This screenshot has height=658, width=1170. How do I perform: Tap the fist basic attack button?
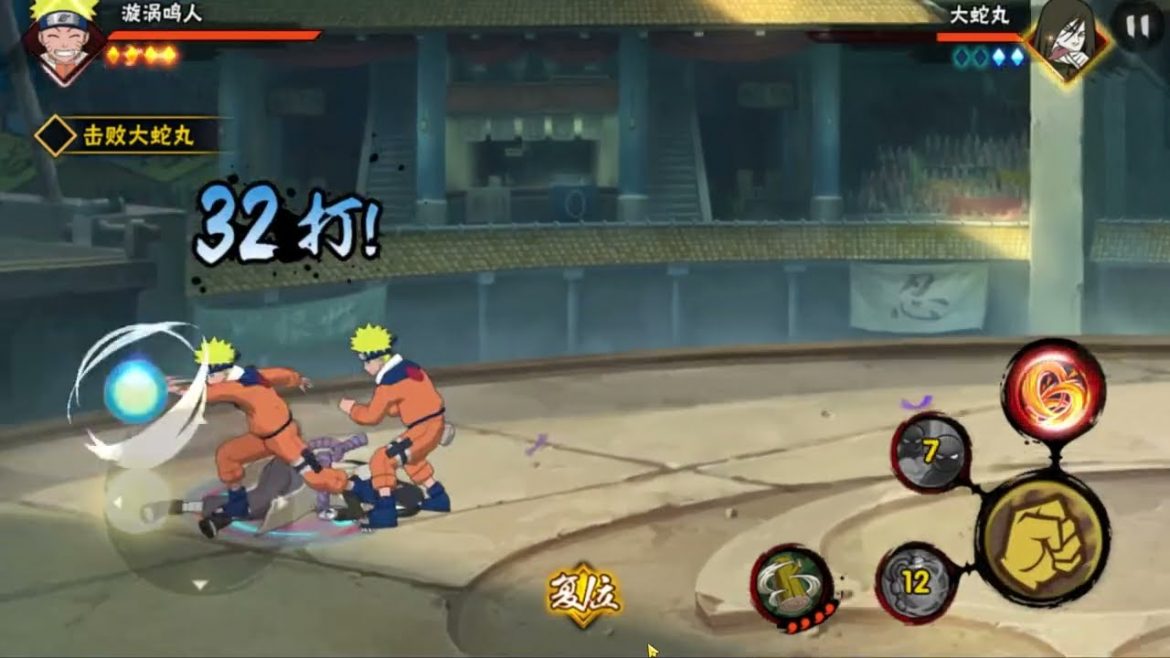(x=1041, y=537)
